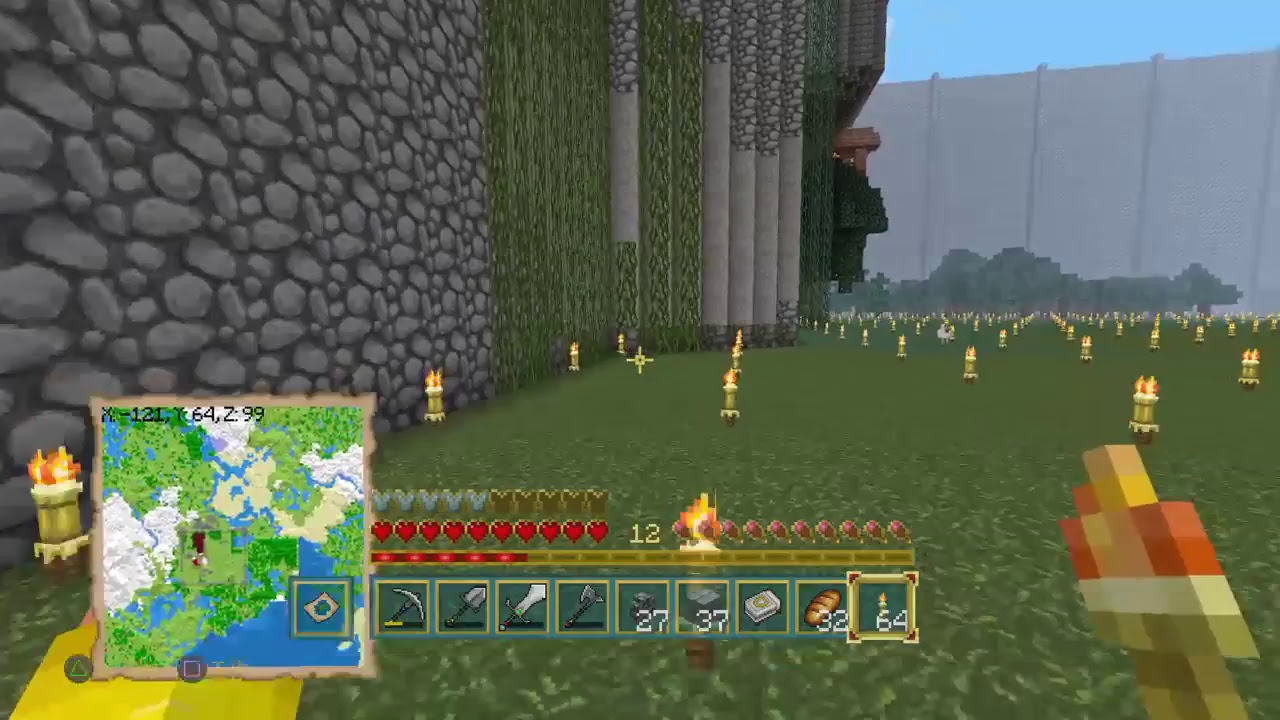The width and height of the screenshot is (1280, 720).
Task: Click the XP level number 12
Action: (645, 533)
